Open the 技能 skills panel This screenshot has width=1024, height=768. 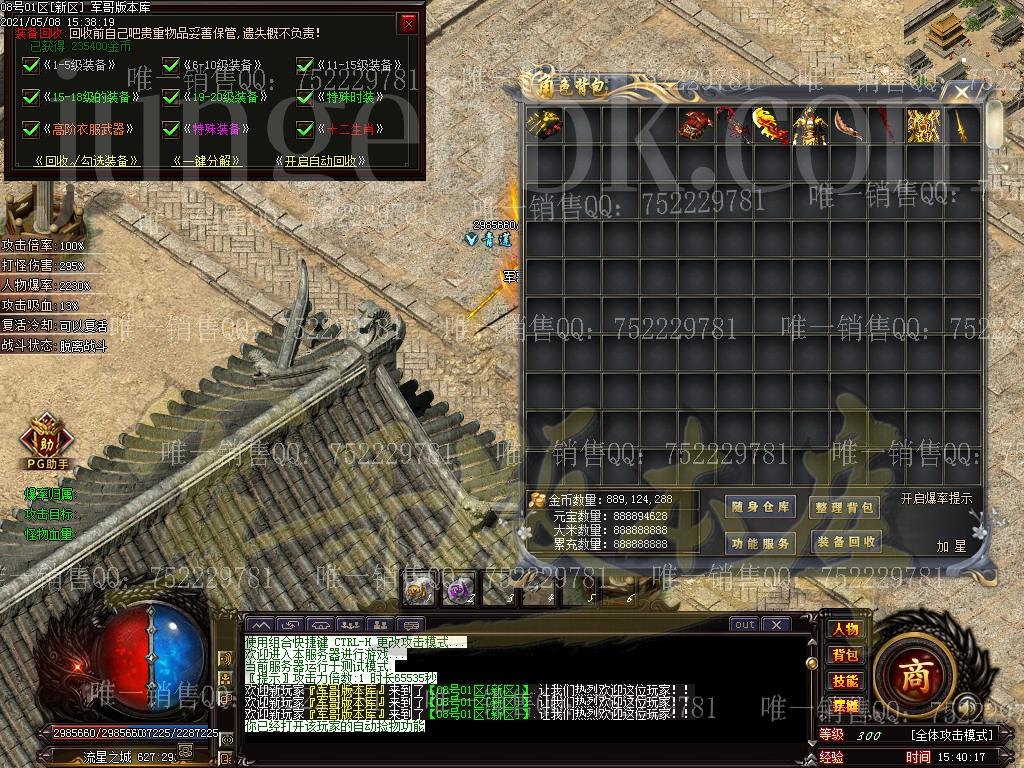click(x=845, y=680)
